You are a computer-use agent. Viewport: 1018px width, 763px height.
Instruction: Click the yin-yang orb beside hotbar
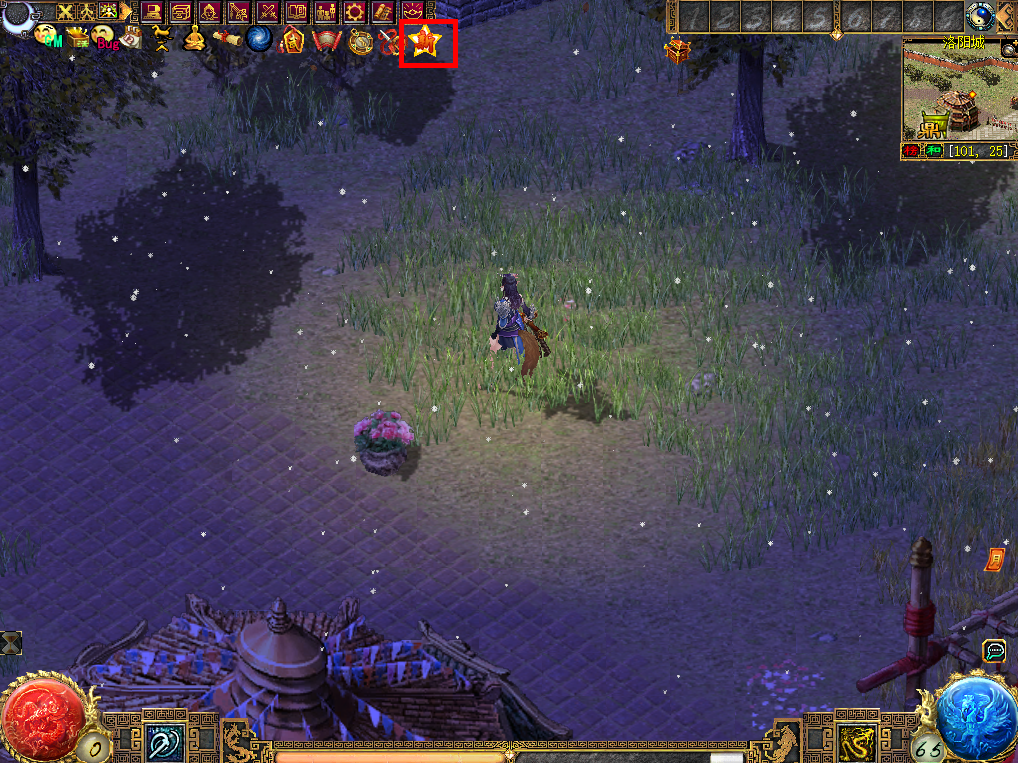coord(979,14)
